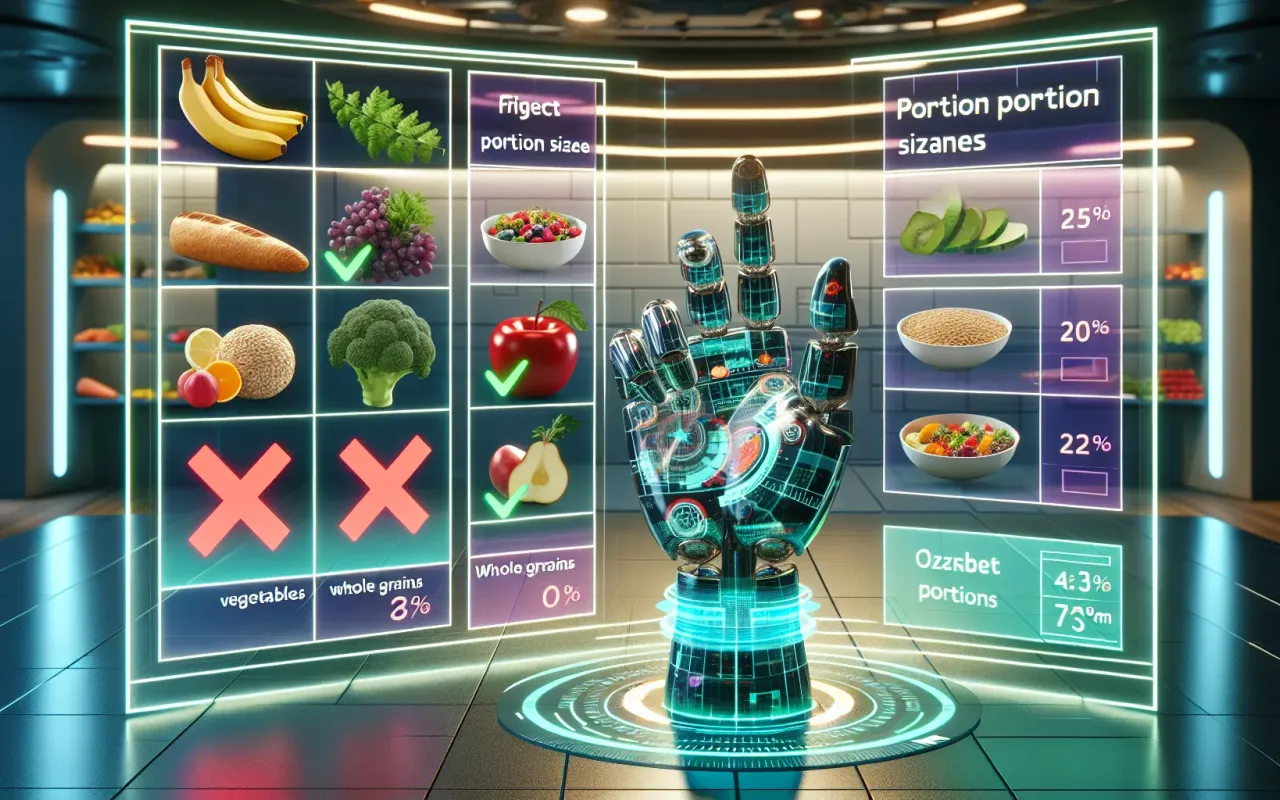1280x800 pixels.
Task: Open the vegetables category label
Action: [264, 594]
